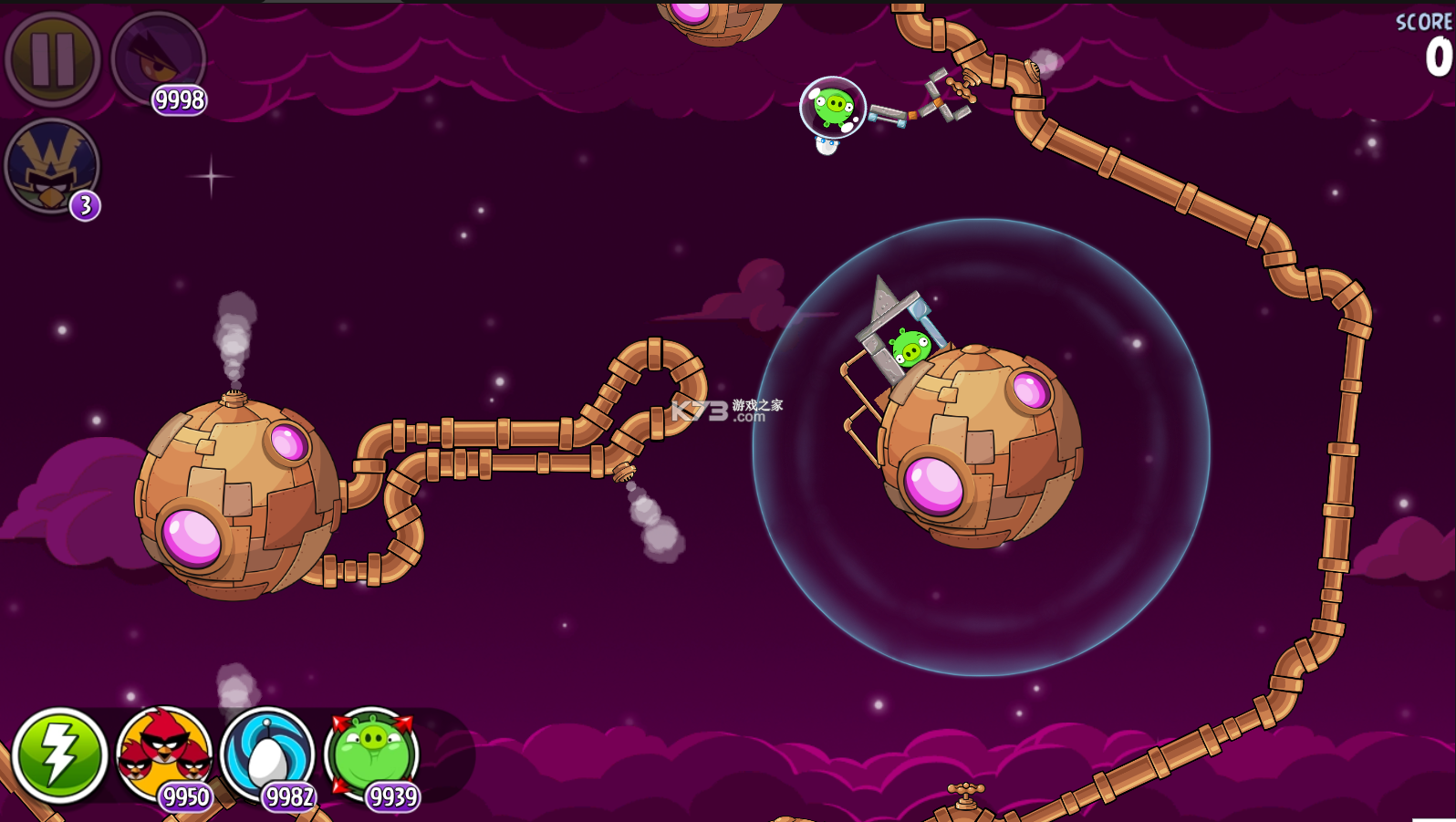Select the Space Eagle icon showing 9998
The image size is (1456, 822).
pyautogui.click(x=158, y=59)
